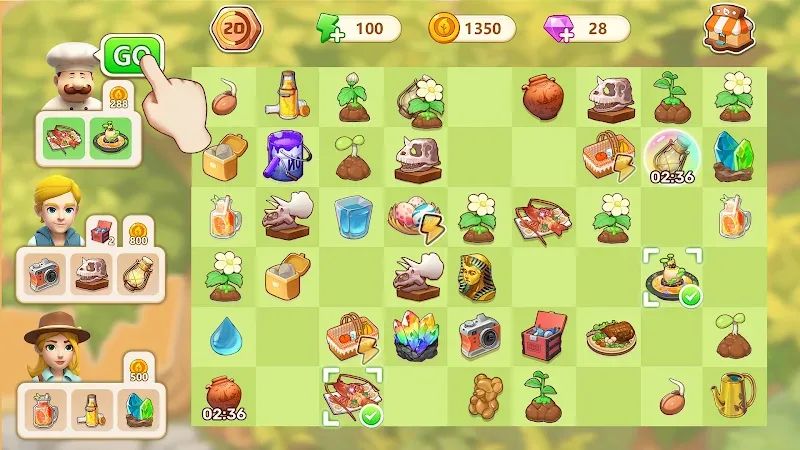
Task: Select the water droplet tile
Action: click(x=222, y=338)
